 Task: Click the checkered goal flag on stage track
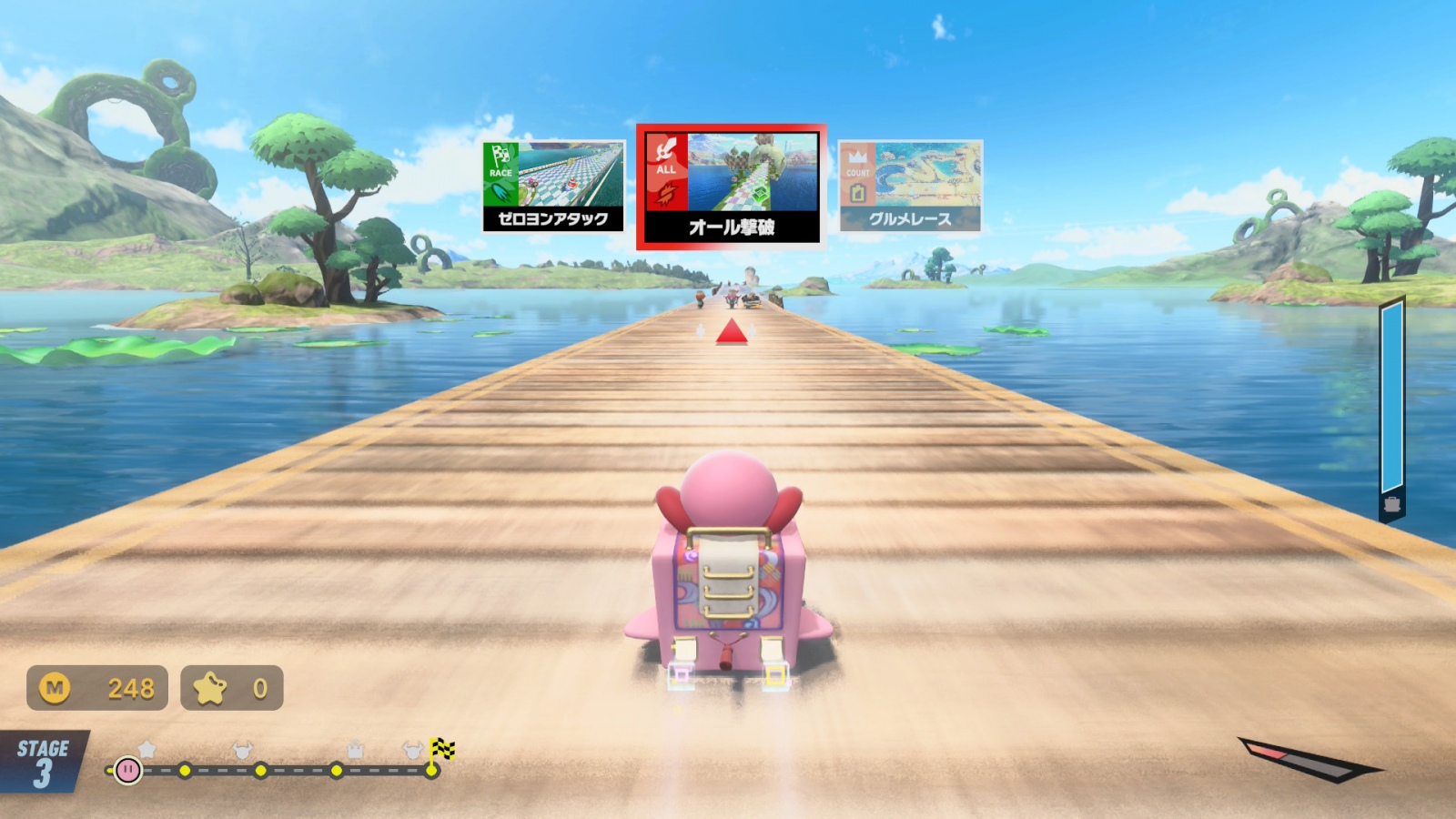[442, 750]
